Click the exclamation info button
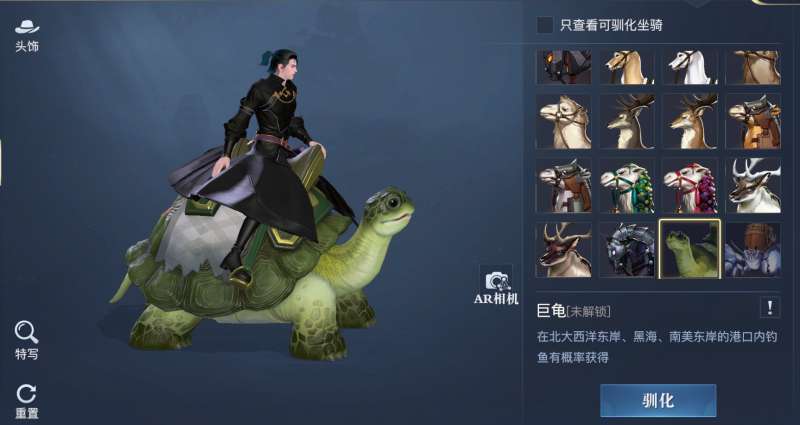The height and width of the screenshot is (425, 800). [770, 307]
